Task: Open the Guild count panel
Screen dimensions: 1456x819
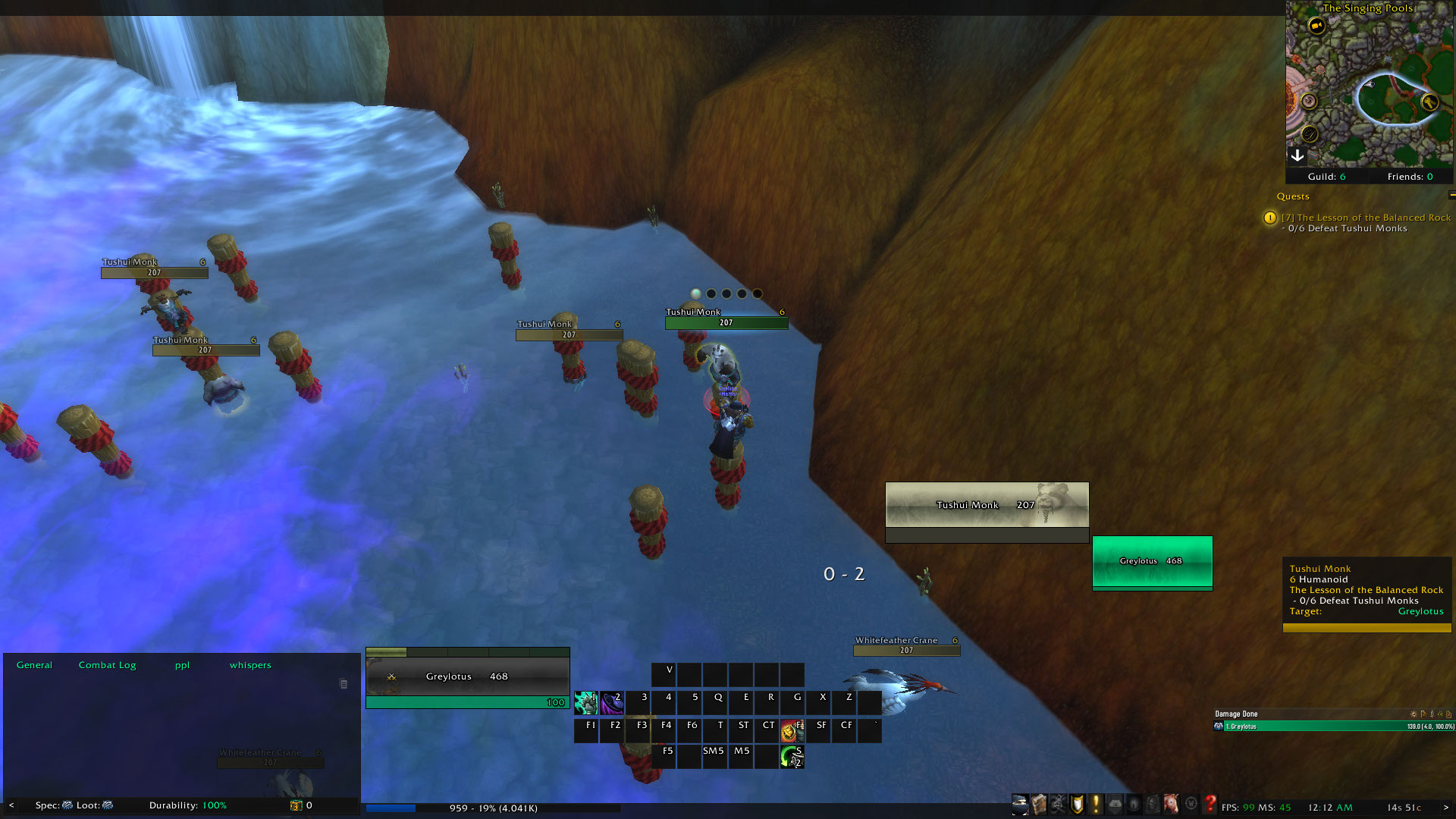Action: [1326, 177]
